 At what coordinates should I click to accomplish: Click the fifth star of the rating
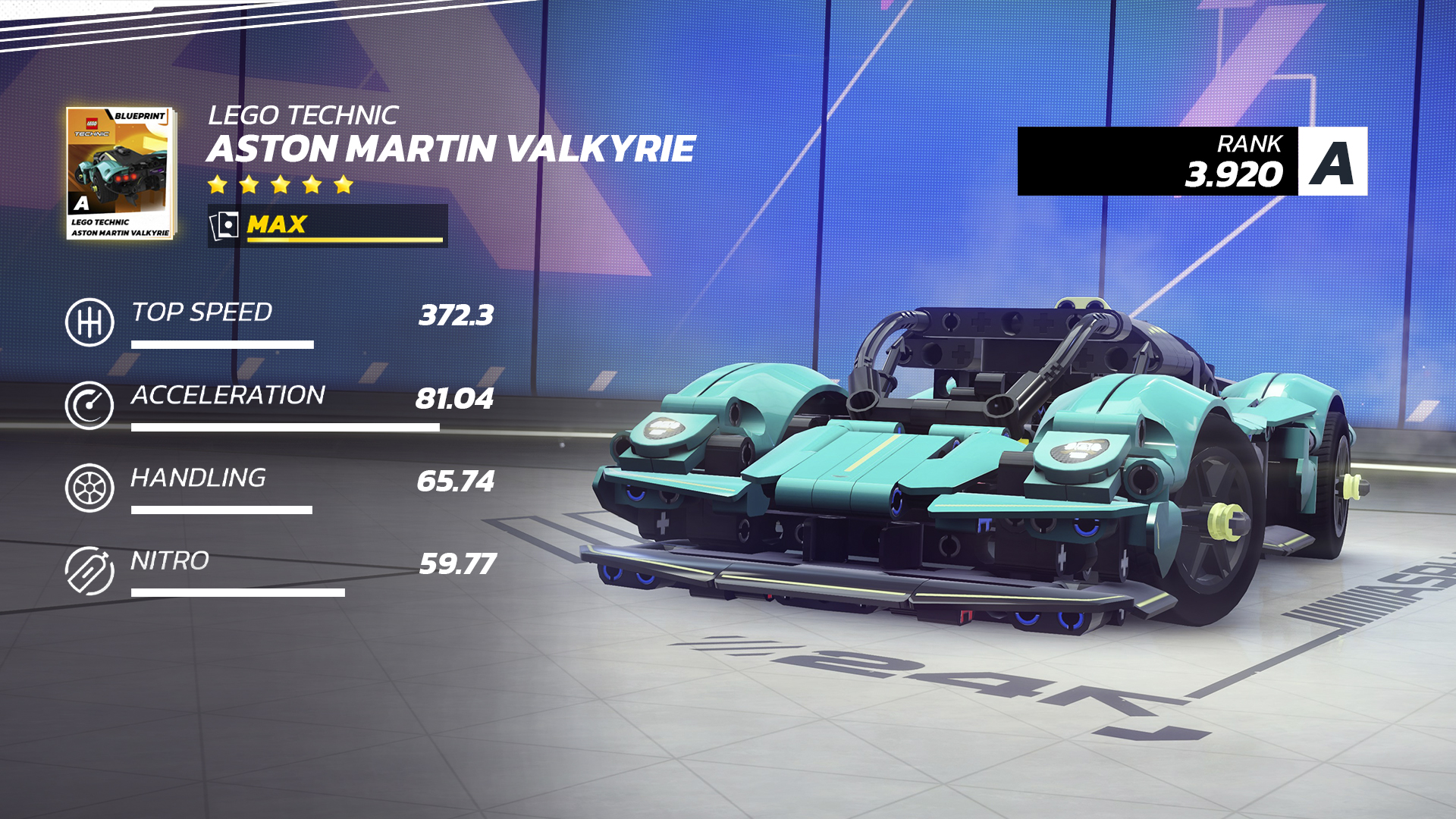point(343,184)
